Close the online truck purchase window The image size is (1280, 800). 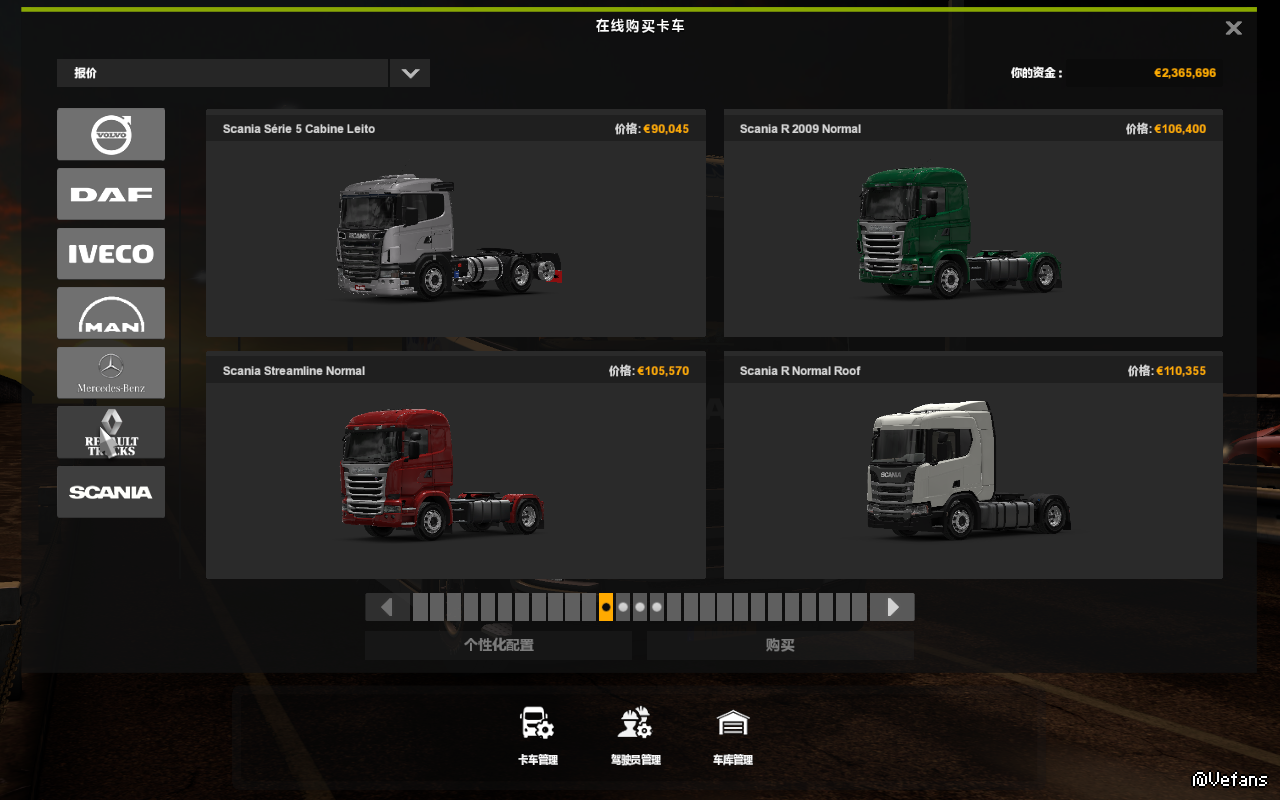coord(1233,28)
